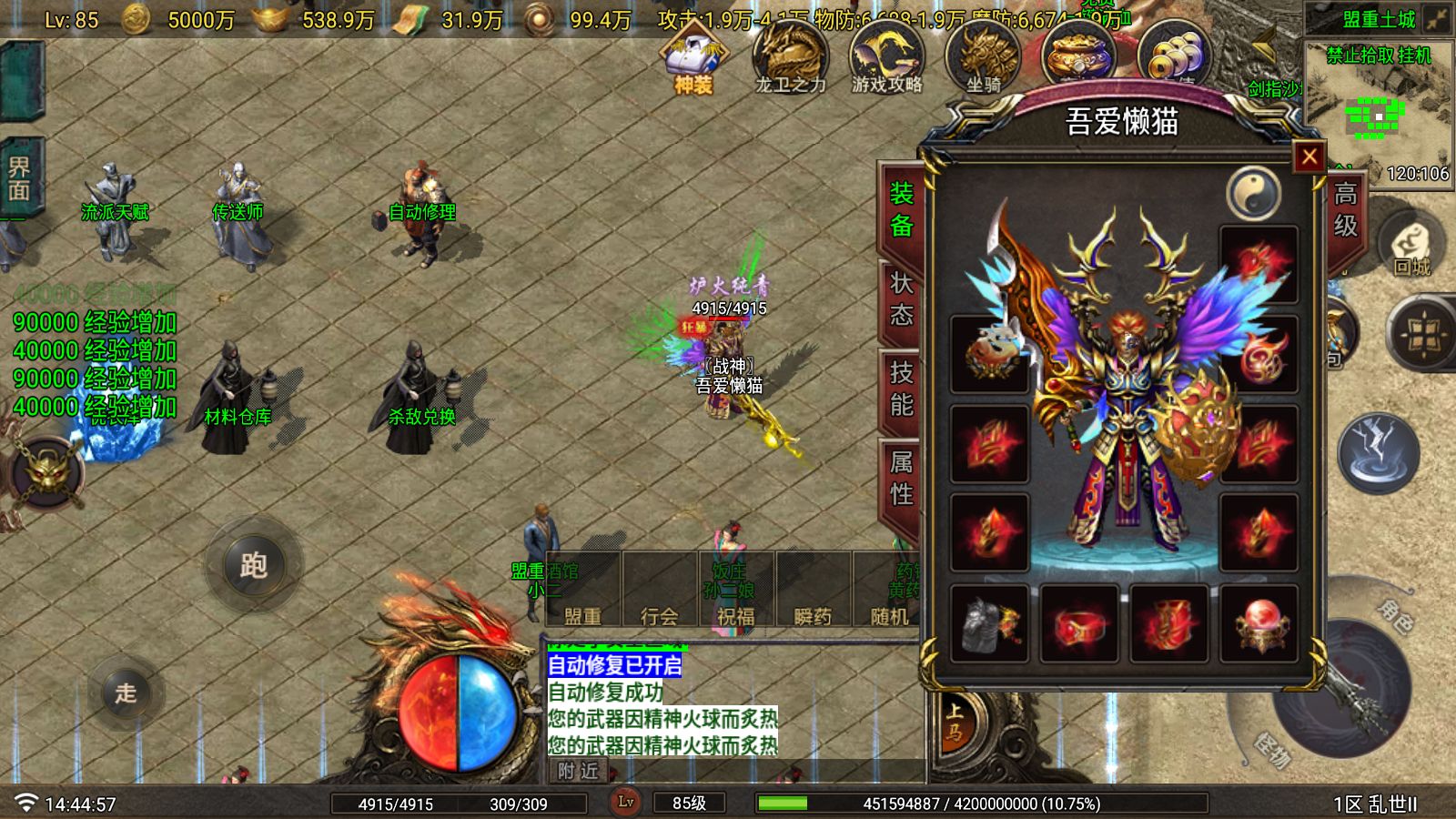Show the 技能 tab
Image resolution: width=1456 pixels, height=819 pixels.
(901, 388)
